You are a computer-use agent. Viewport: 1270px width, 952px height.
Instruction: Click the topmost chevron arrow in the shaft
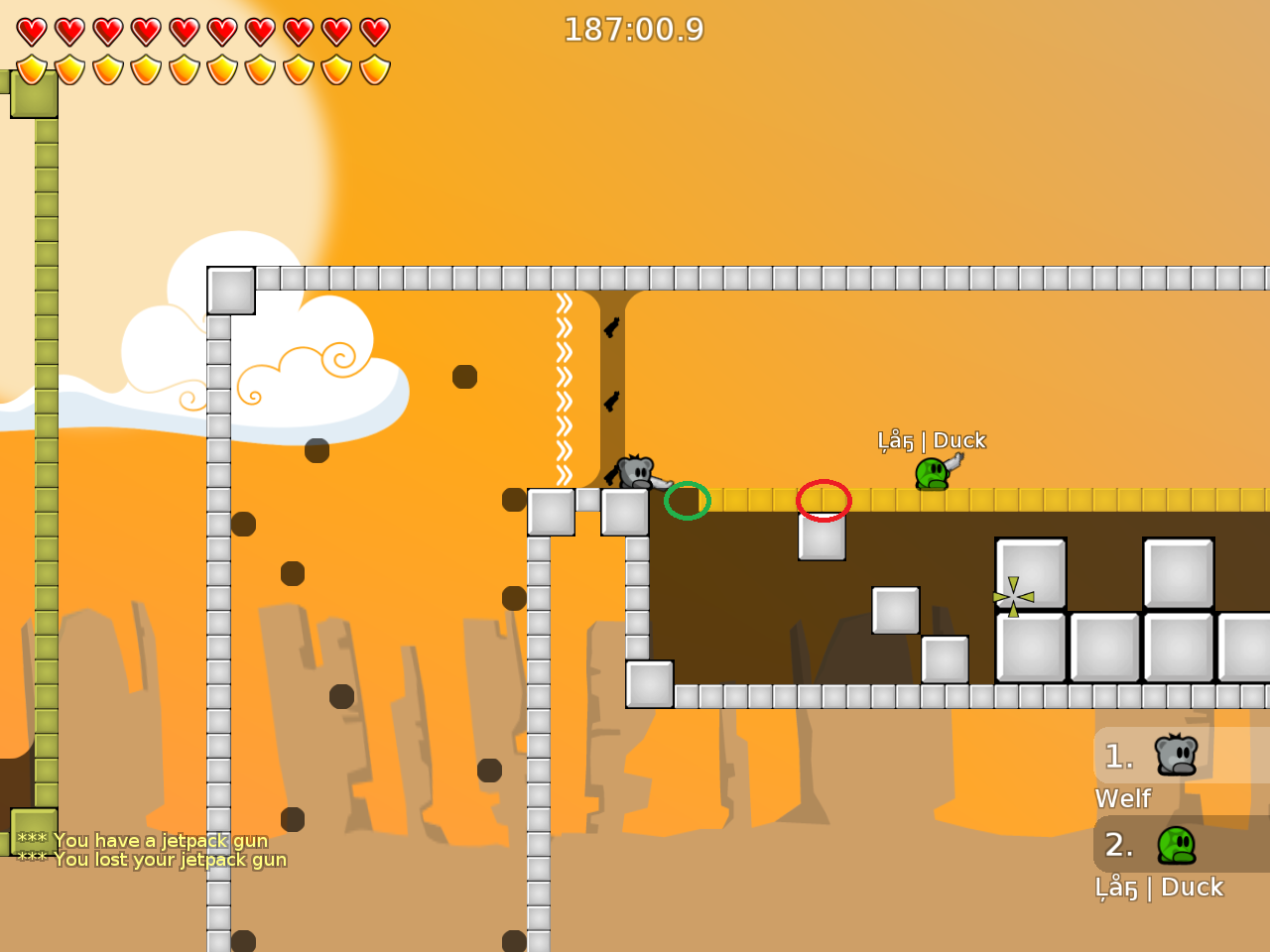563,304
